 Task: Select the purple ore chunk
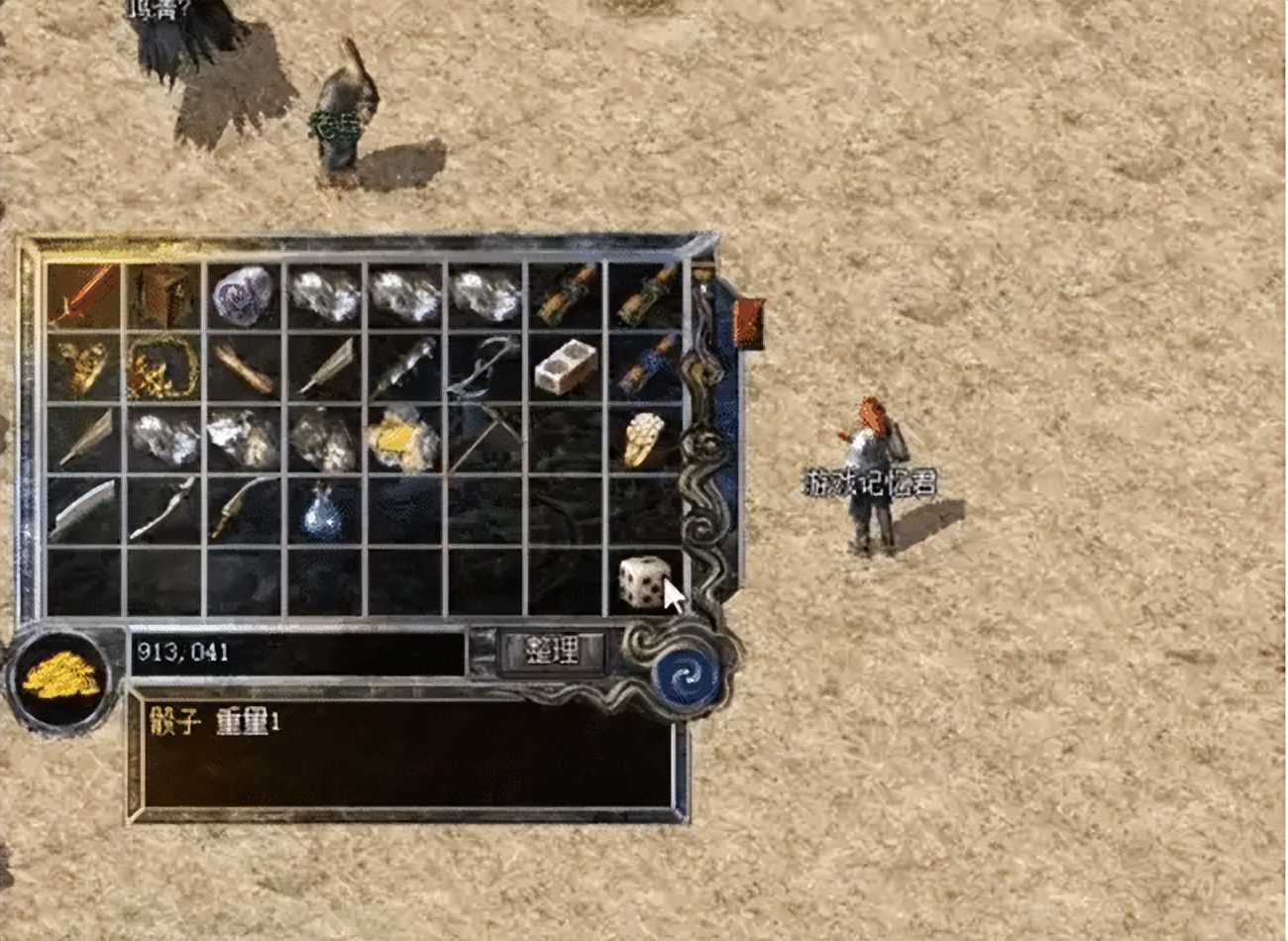point(244,294)
